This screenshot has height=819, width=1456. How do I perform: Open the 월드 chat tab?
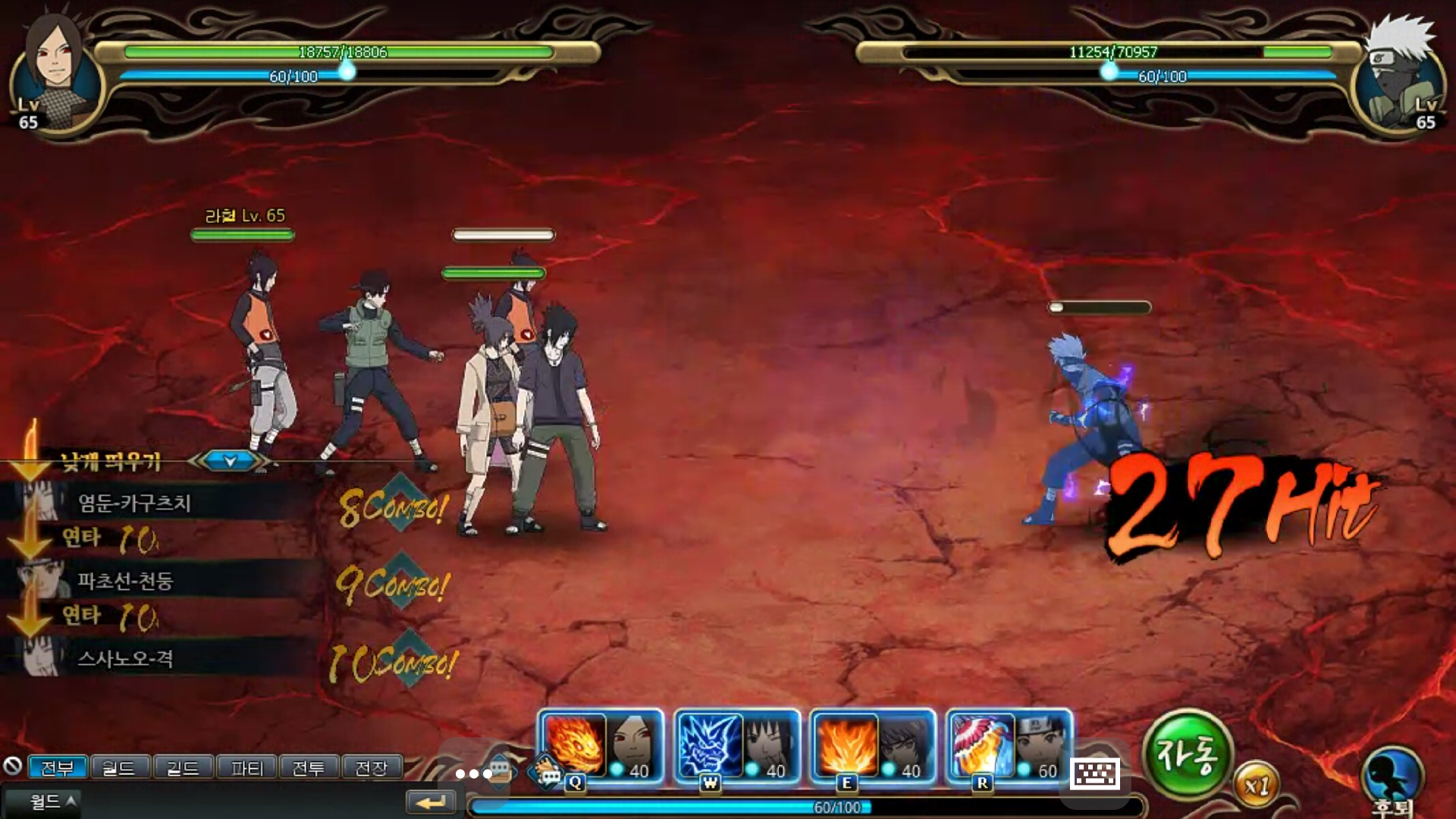[119, 768]
